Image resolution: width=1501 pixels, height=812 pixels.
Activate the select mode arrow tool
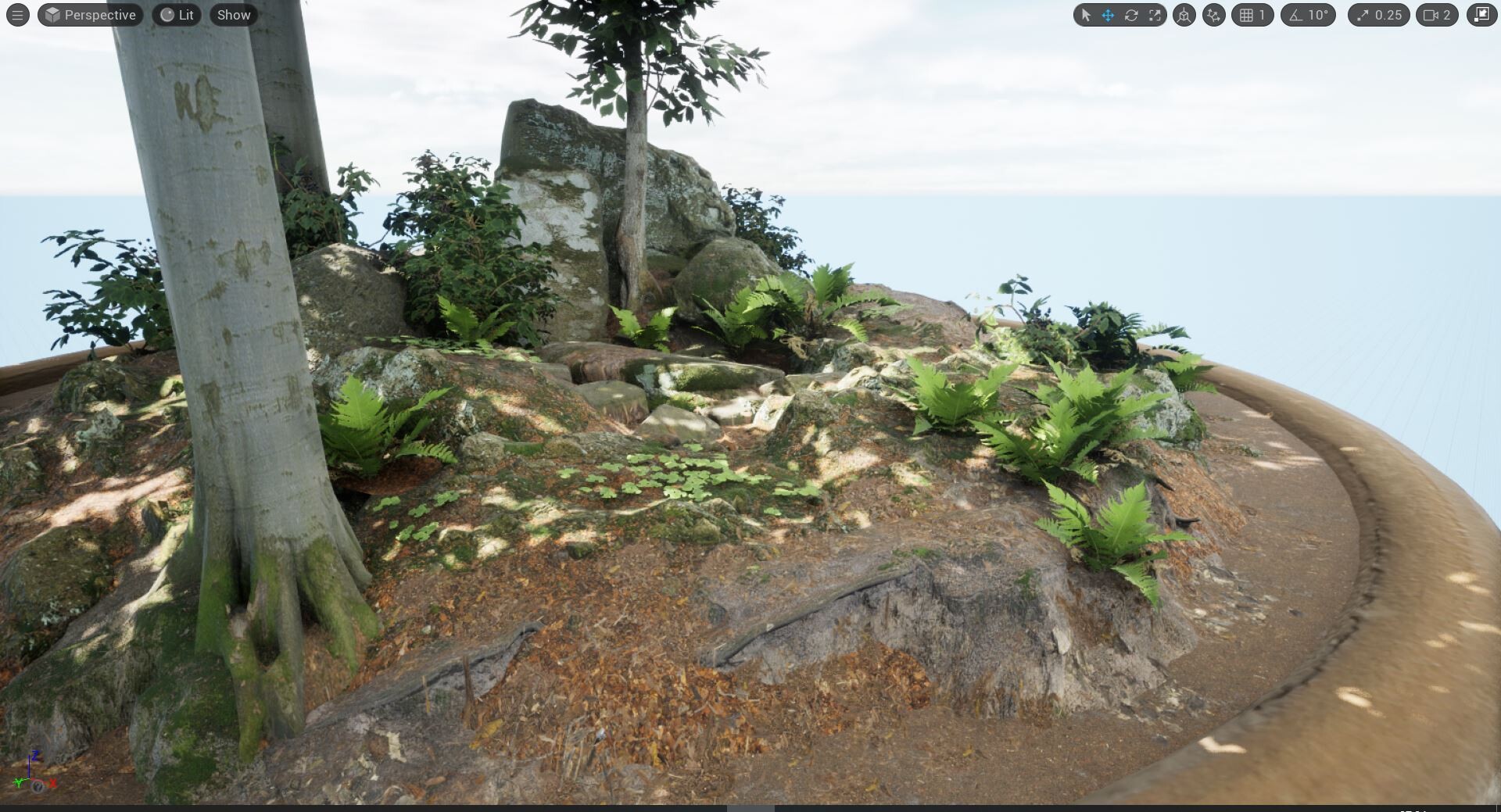tap(1085, 15)
